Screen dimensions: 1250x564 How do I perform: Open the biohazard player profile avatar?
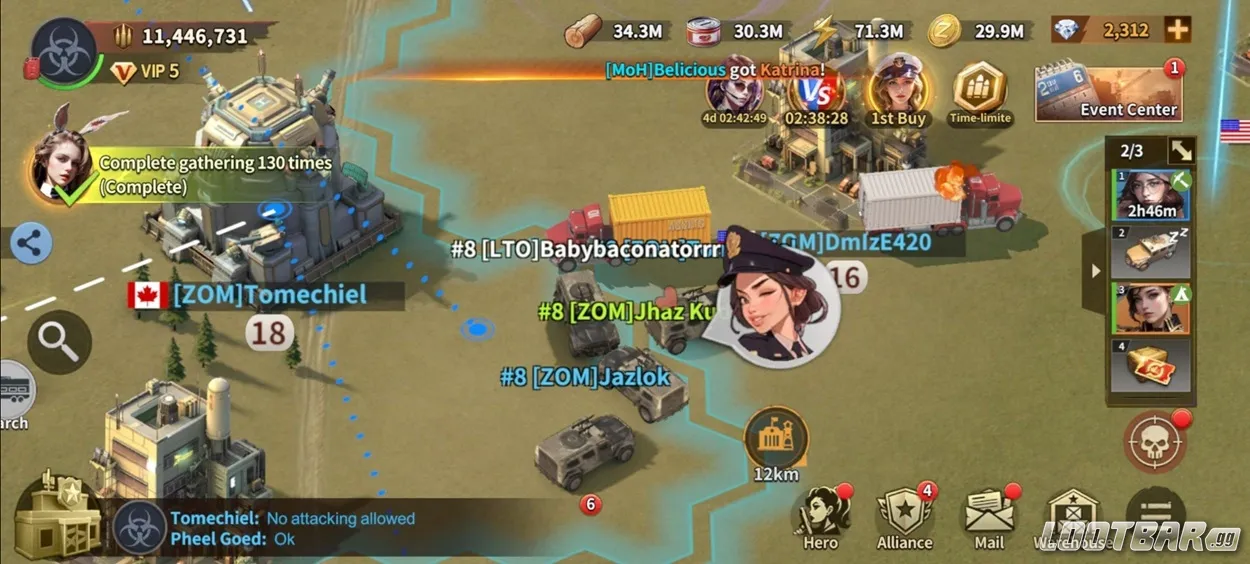pyautogui.click(x=66, y=52)
